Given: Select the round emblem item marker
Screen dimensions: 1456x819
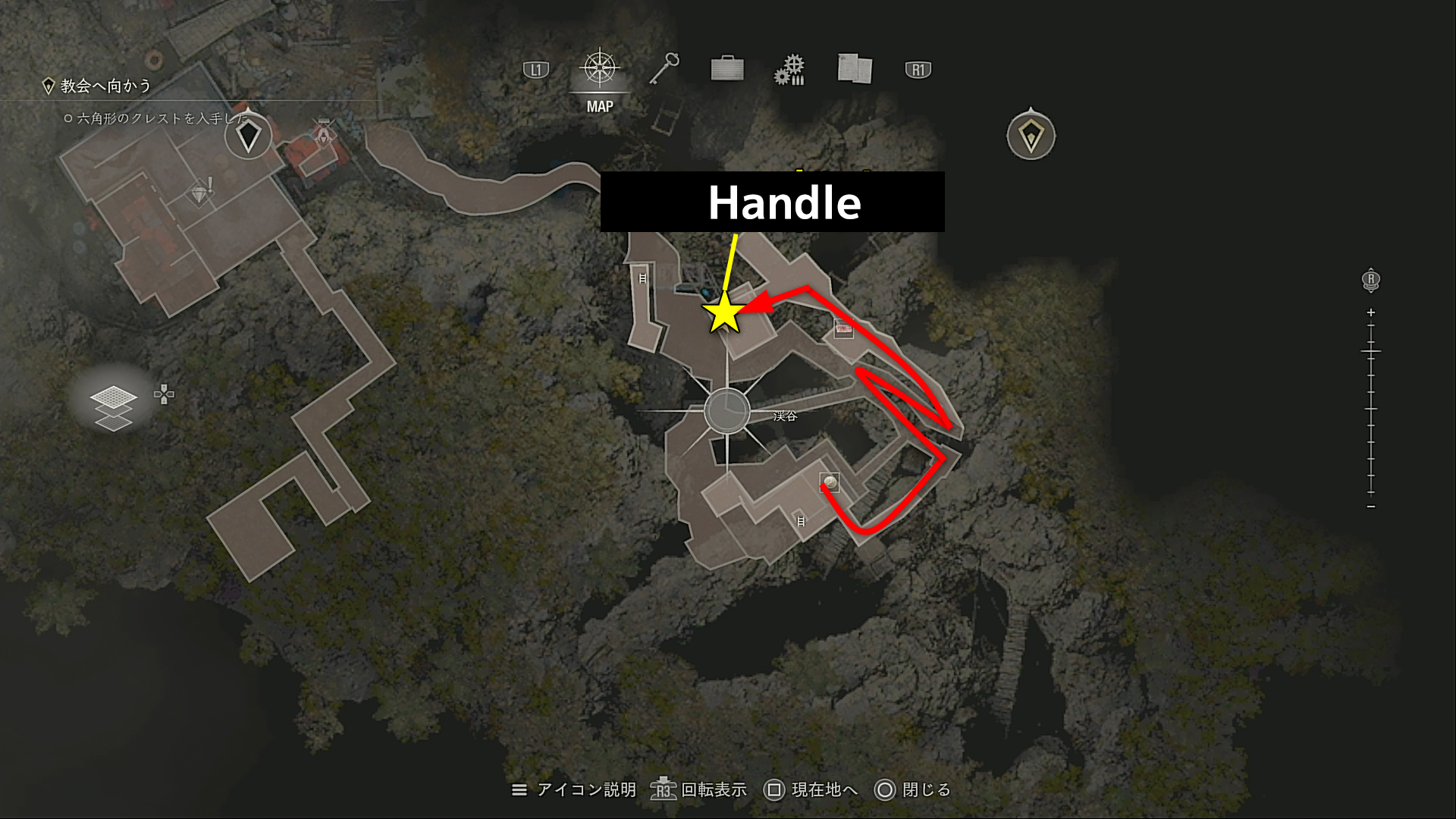Looking at the screenshot, I should [x=830, y=482].
